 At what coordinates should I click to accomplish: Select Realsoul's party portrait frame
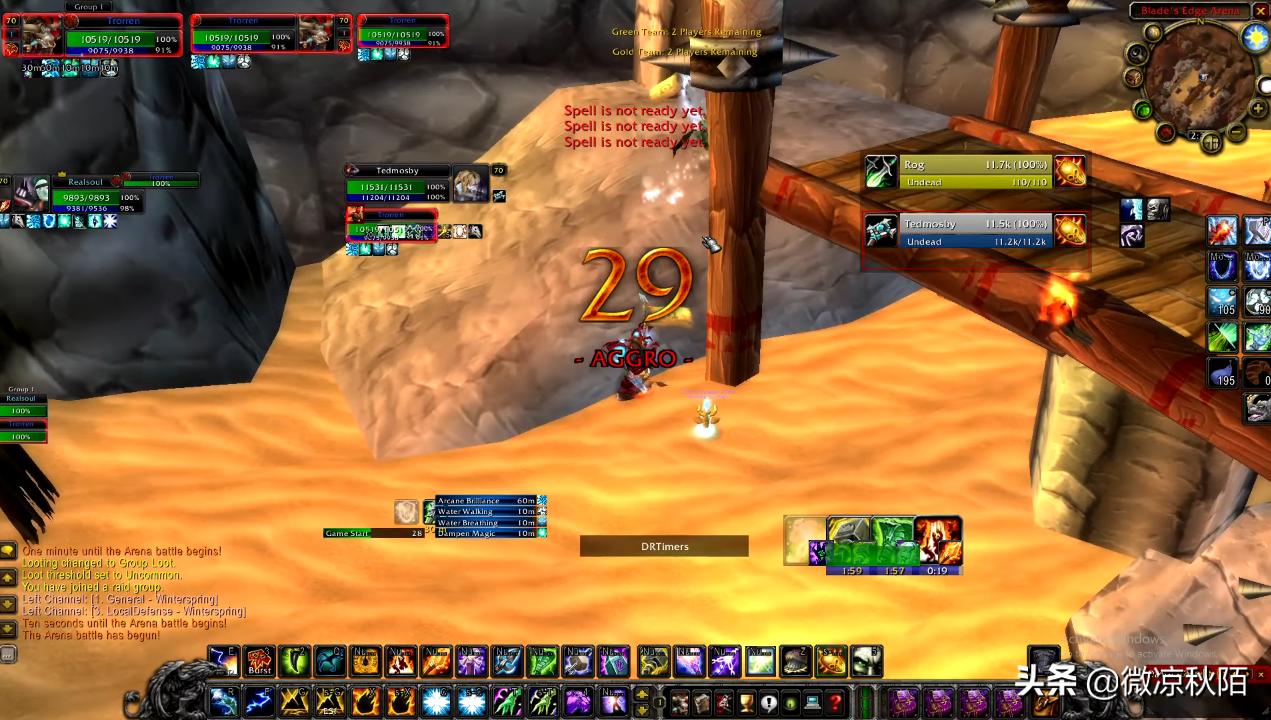tap(35, 191)
